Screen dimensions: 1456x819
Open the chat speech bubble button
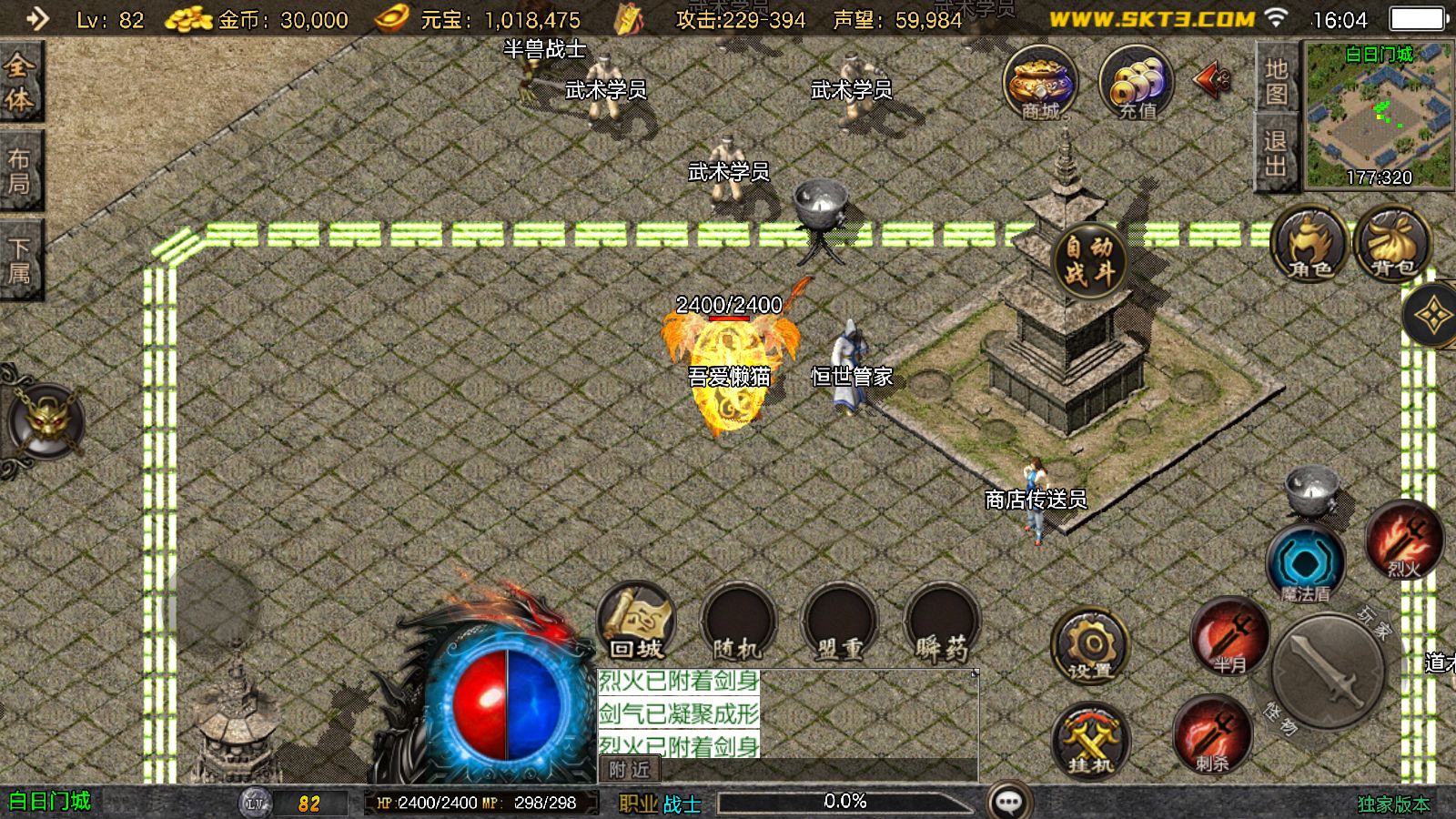[x=1009, y=802]
